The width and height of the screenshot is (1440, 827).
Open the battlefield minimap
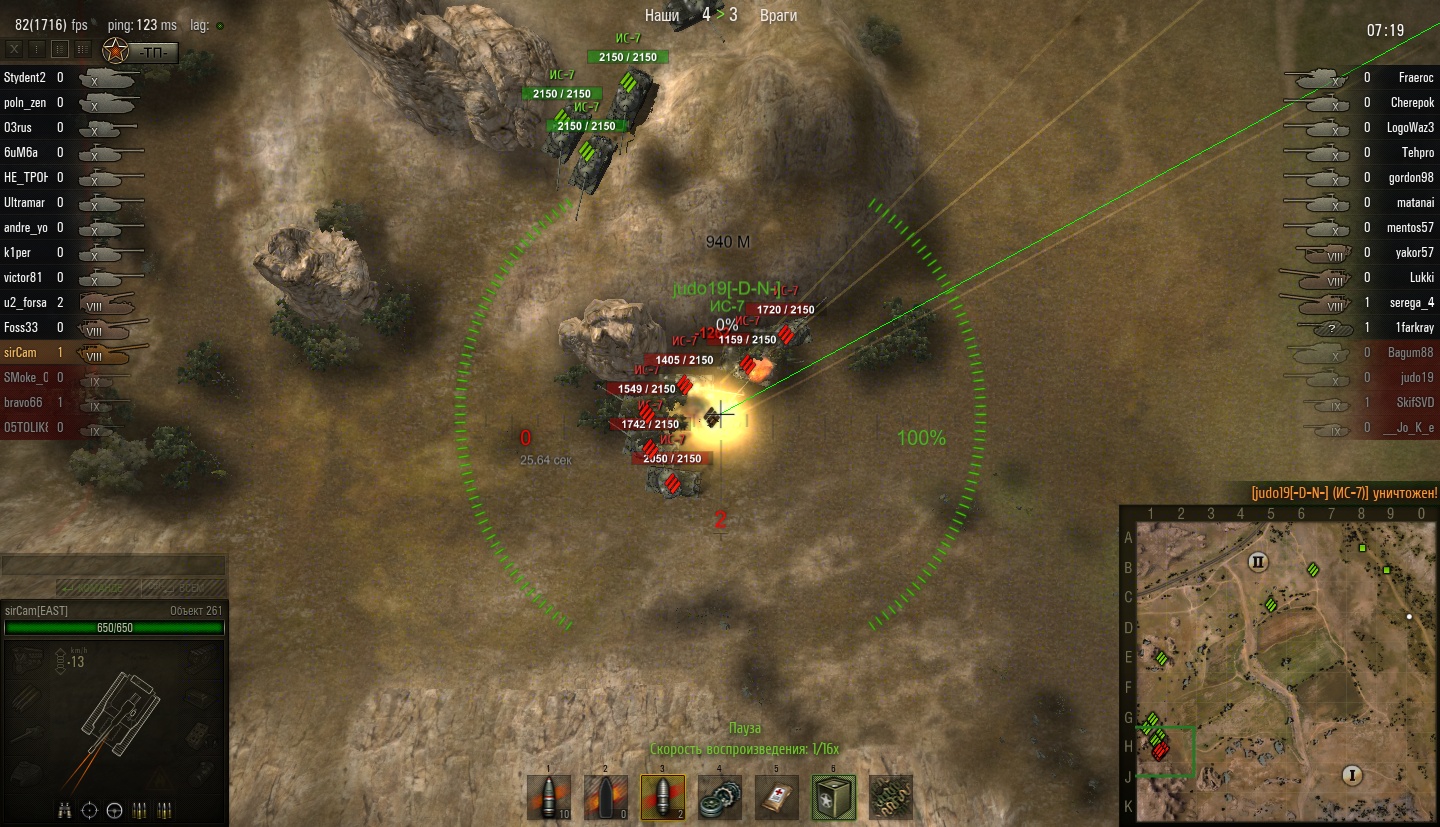pos(1280,666)
